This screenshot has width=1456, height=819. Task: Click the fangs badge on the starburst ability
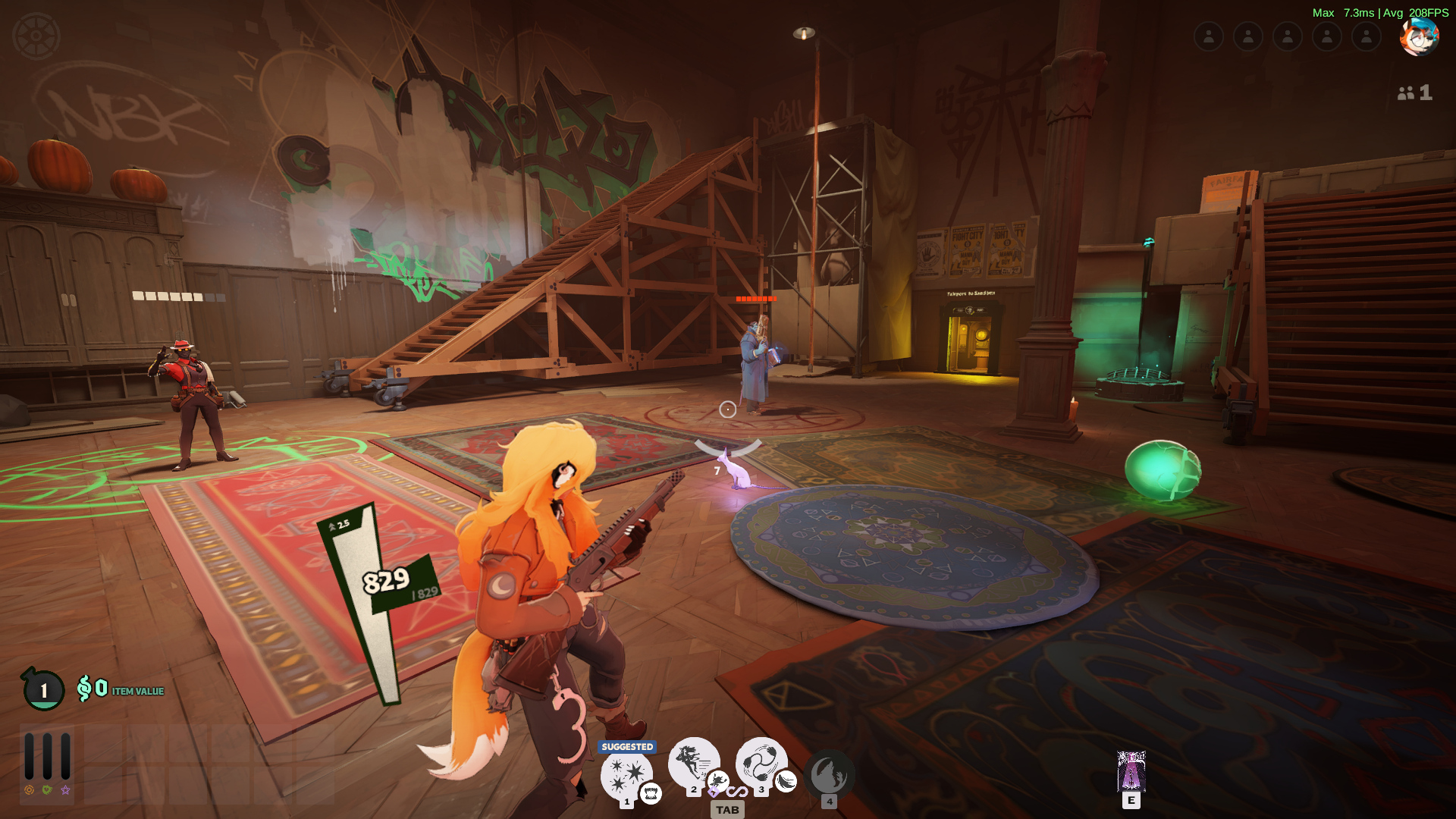[651, 793]
